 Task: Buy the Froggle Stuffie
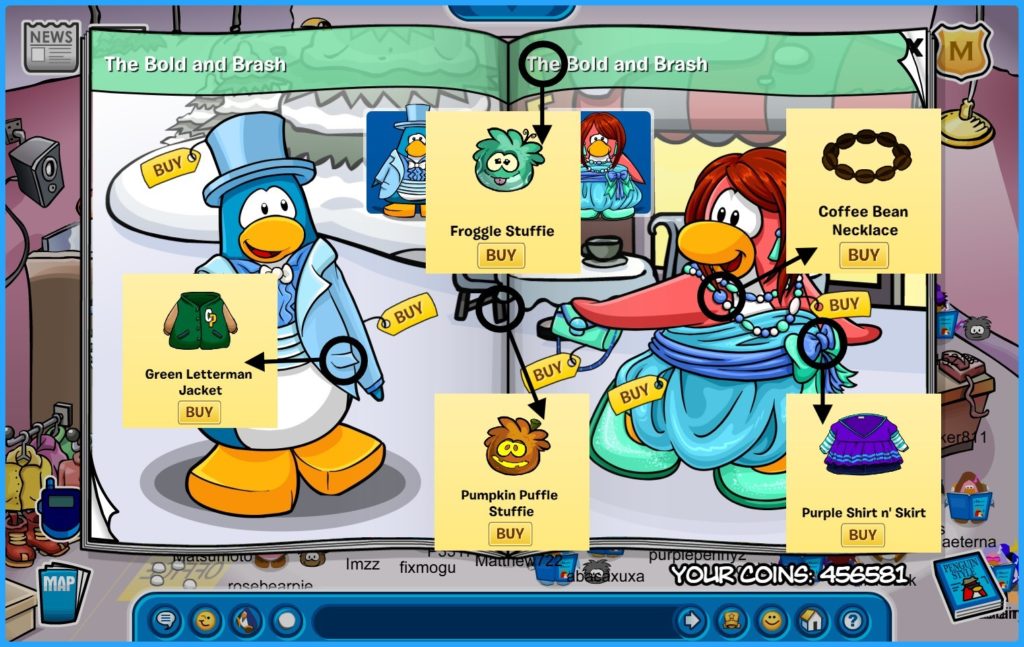click(x=501, y=255)
